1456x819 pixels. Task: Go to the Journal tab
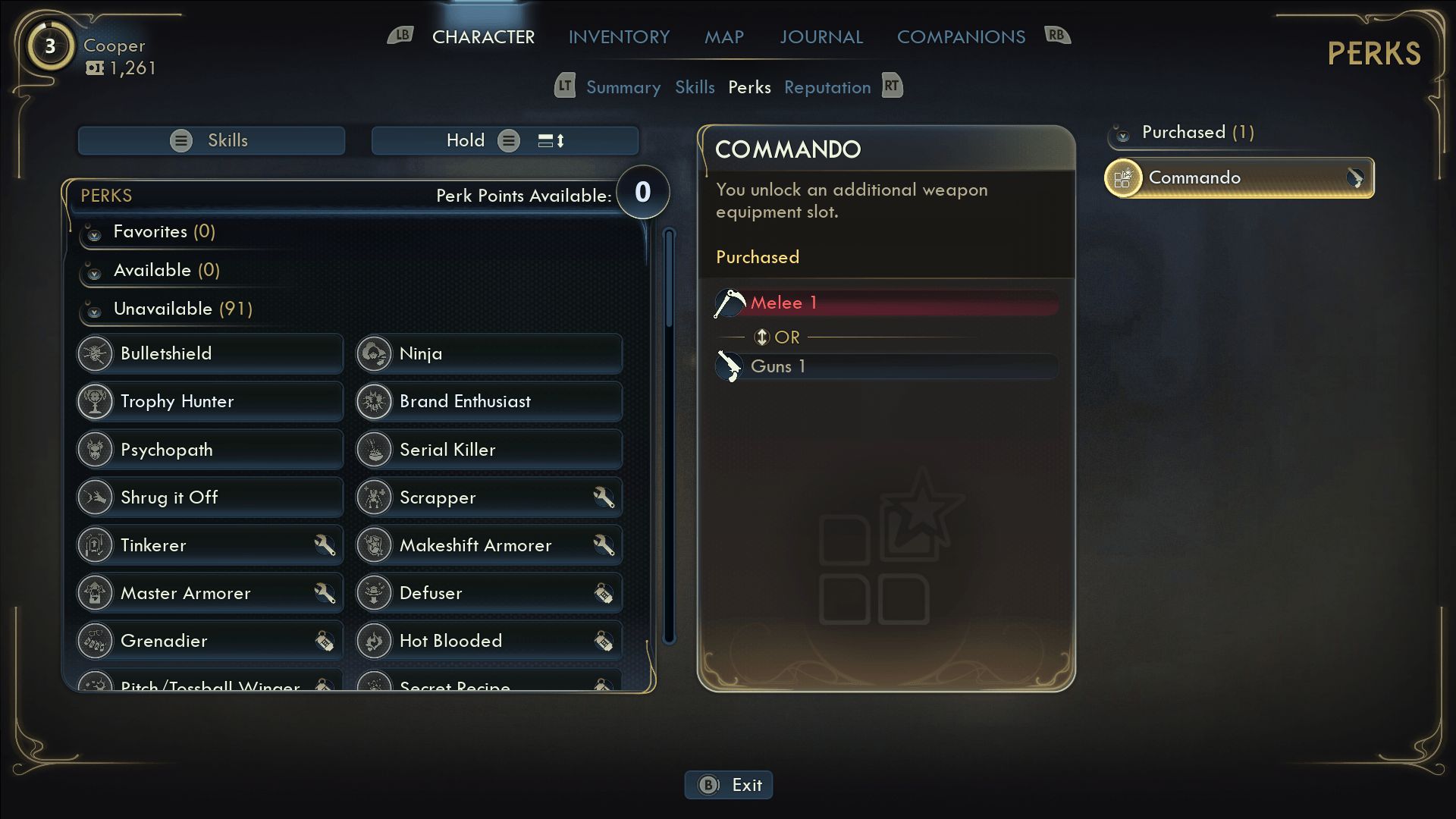click(821, 36)
